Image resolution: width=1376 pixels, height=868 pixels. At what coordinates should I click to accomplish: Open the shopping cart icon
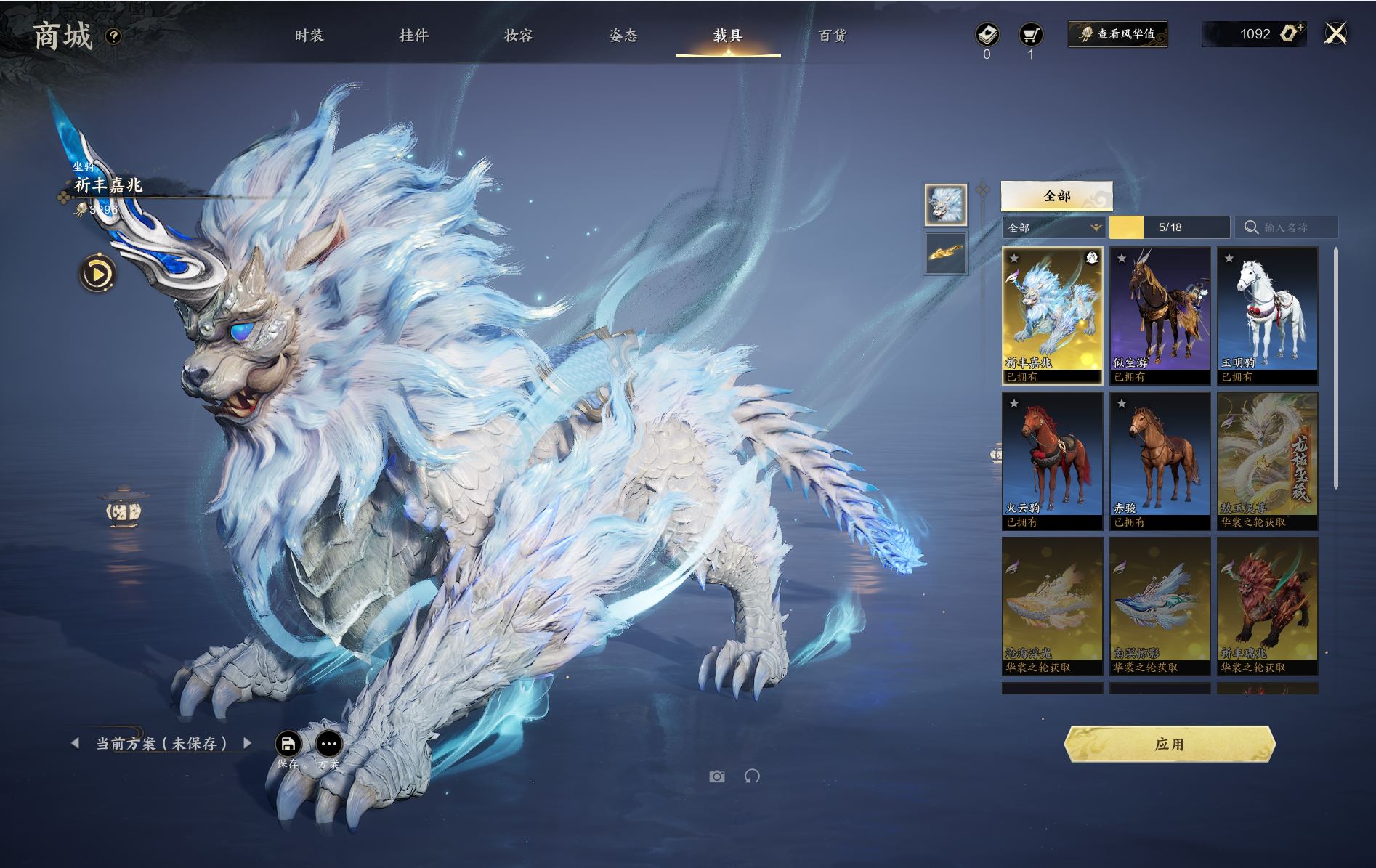point(1030,35)
